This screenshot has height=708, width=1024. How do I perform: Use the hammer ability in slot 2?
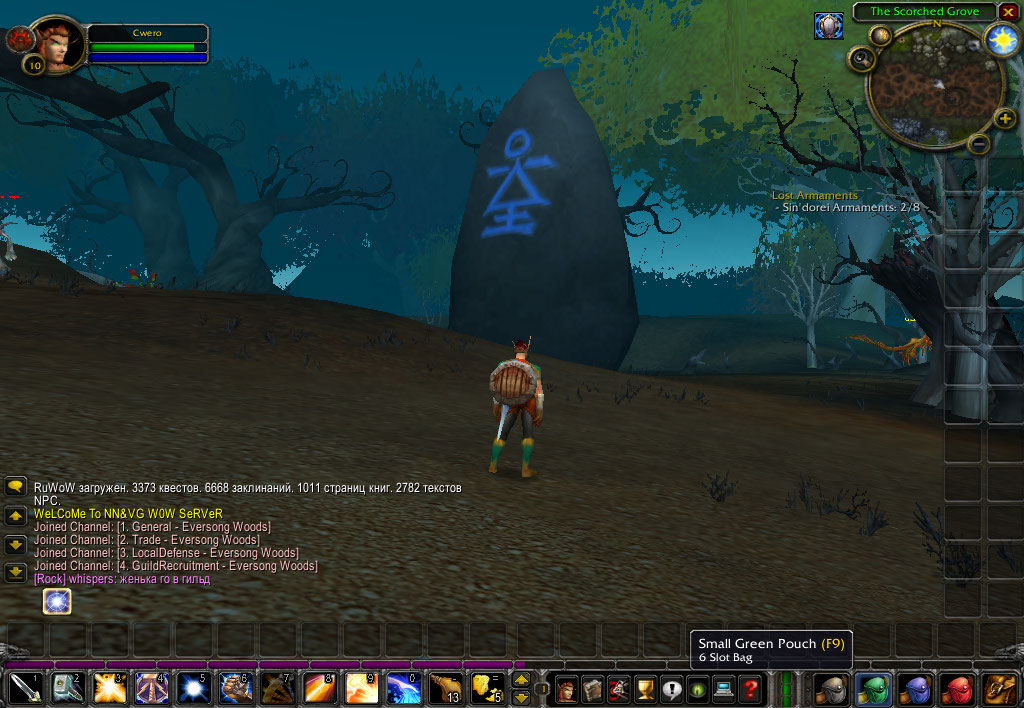click(x=67, y=688)
